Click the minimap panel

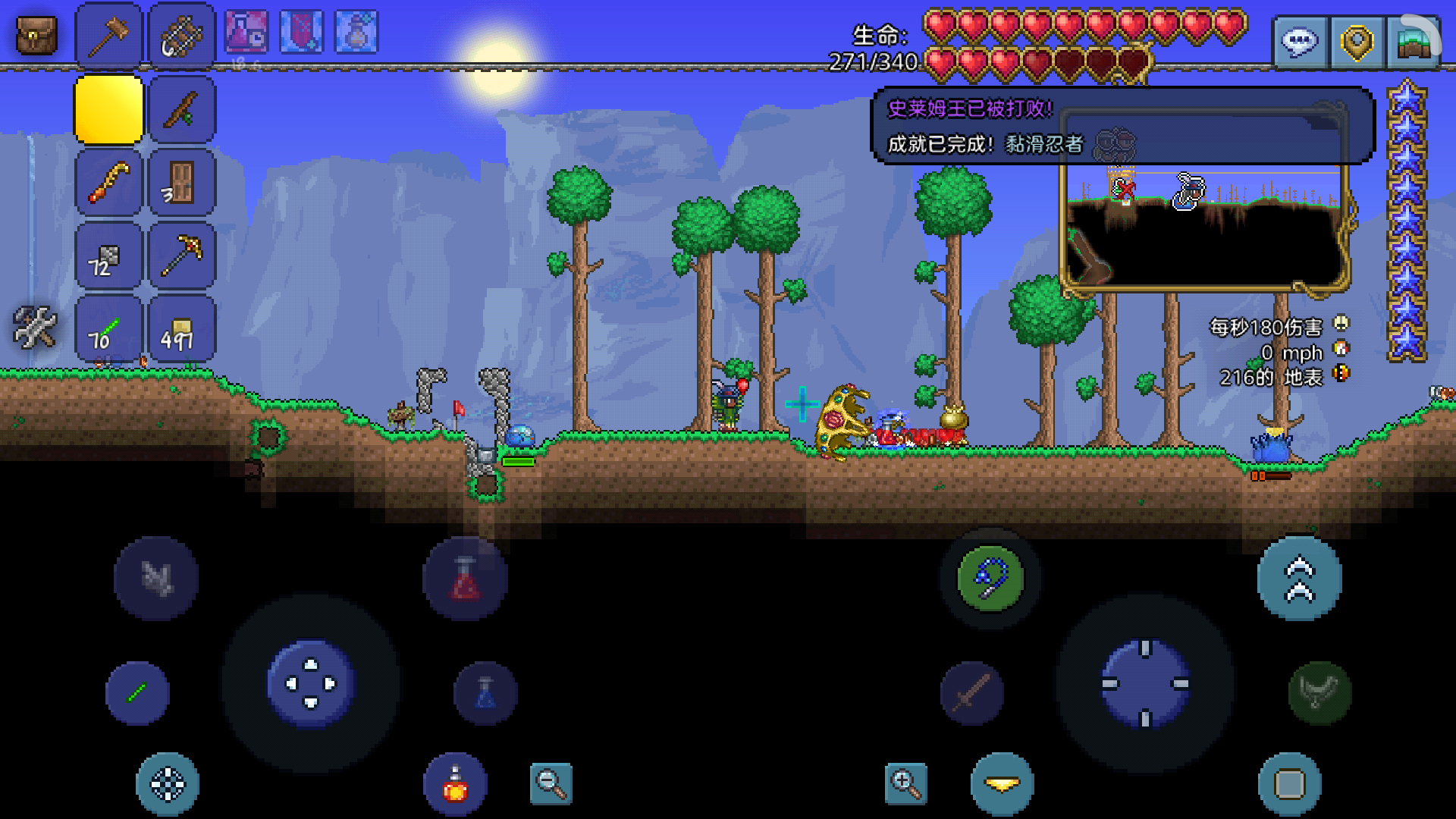coord(1204,227)
